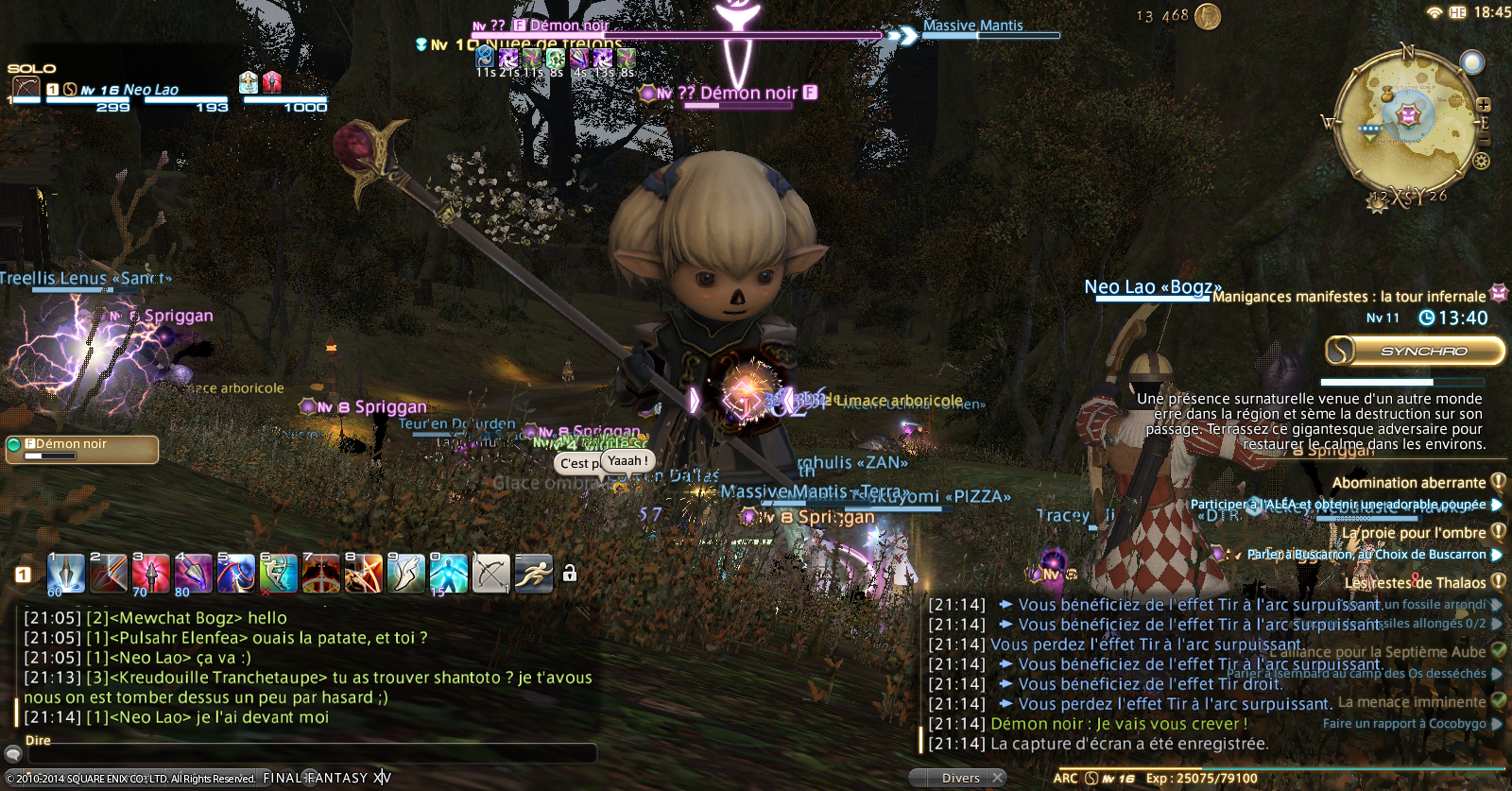Click the SYNCHRO level sync button
The height and width of the screenshot is (791, 1512).
(x=1415, y=351)
